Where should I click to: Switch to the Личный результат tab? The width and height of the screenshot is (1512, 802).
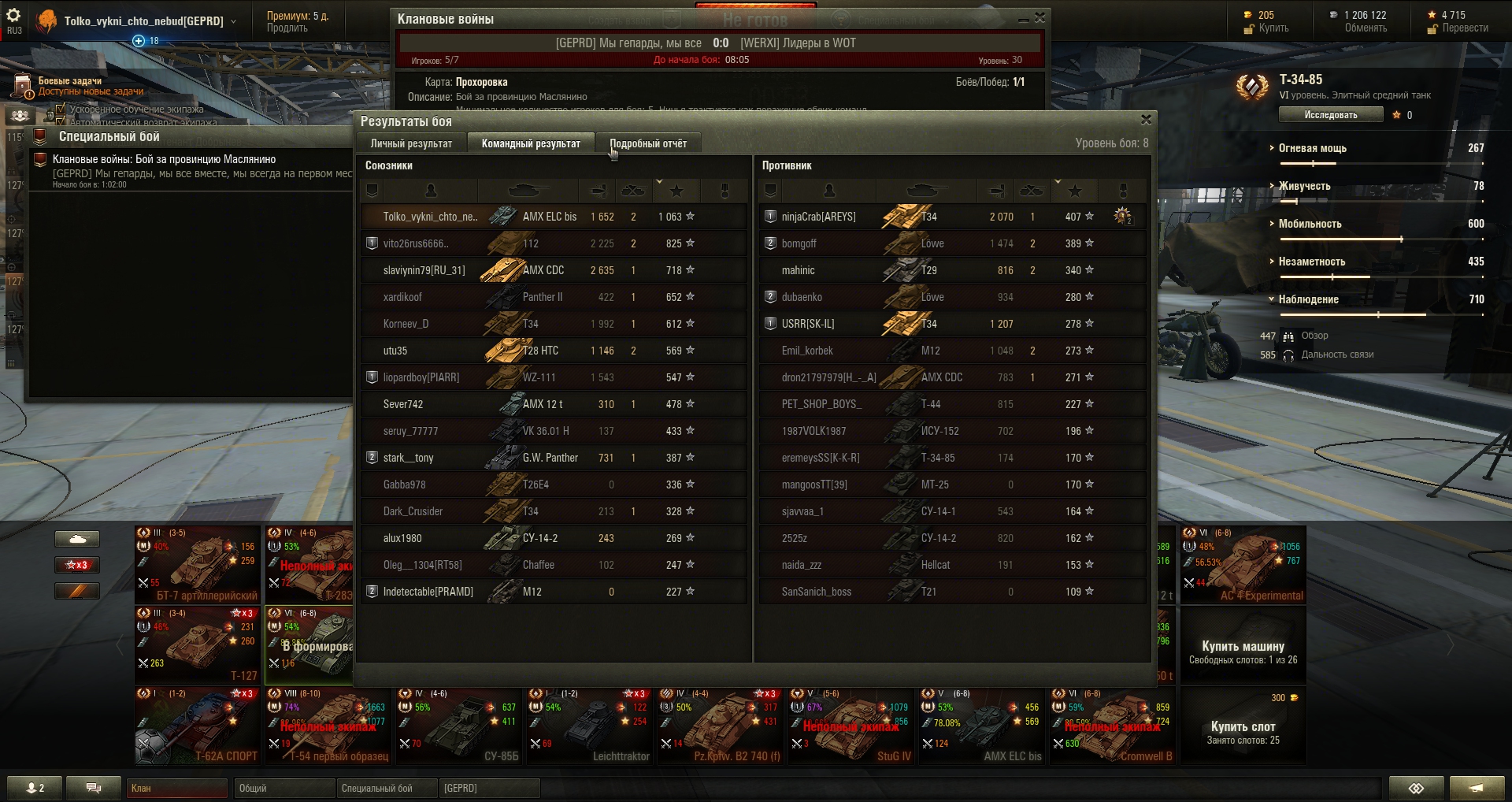point(411,143)
